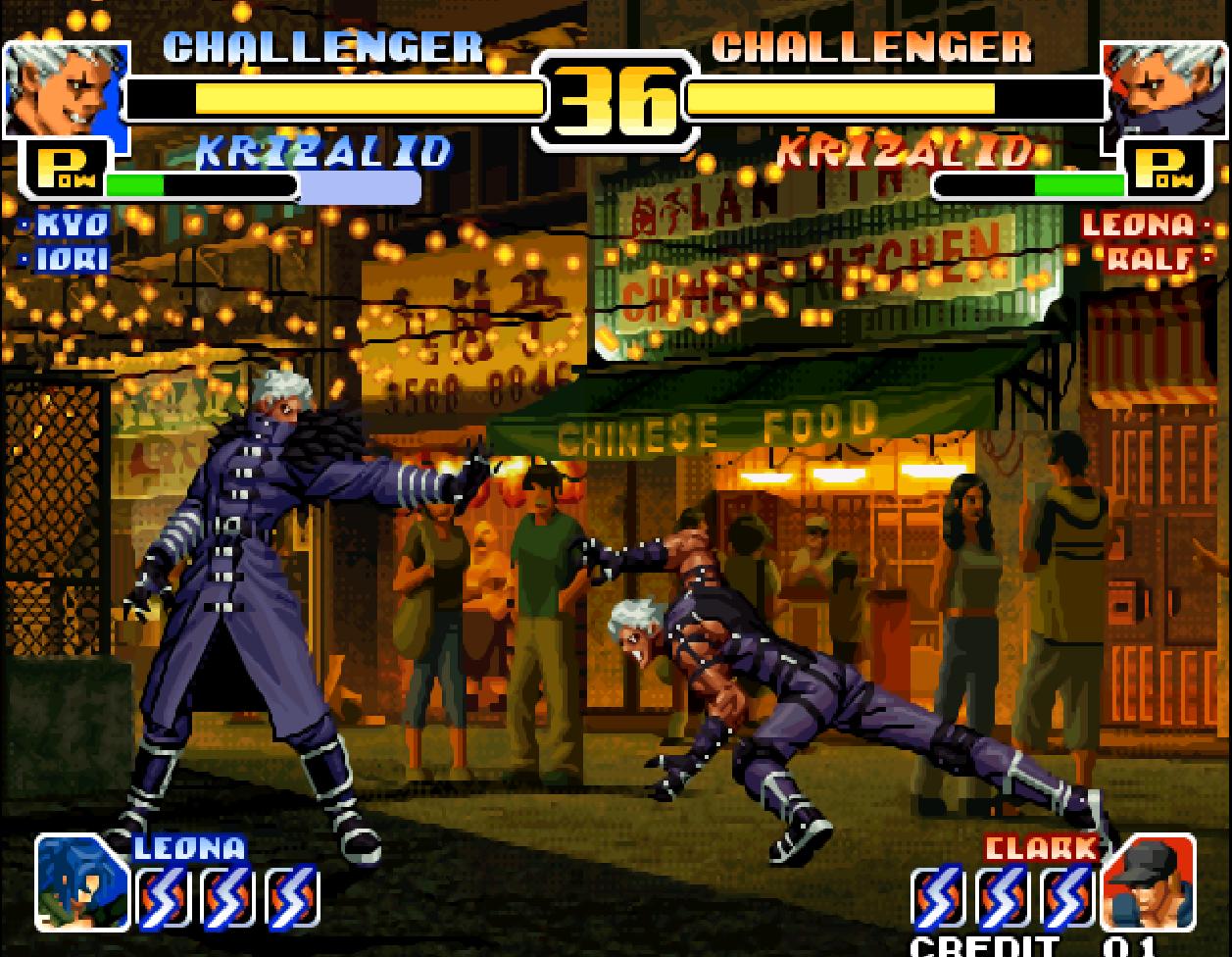Click Player 1's blue-background Krizalid portrait
1232x957 pixels.
click(65, 90)
